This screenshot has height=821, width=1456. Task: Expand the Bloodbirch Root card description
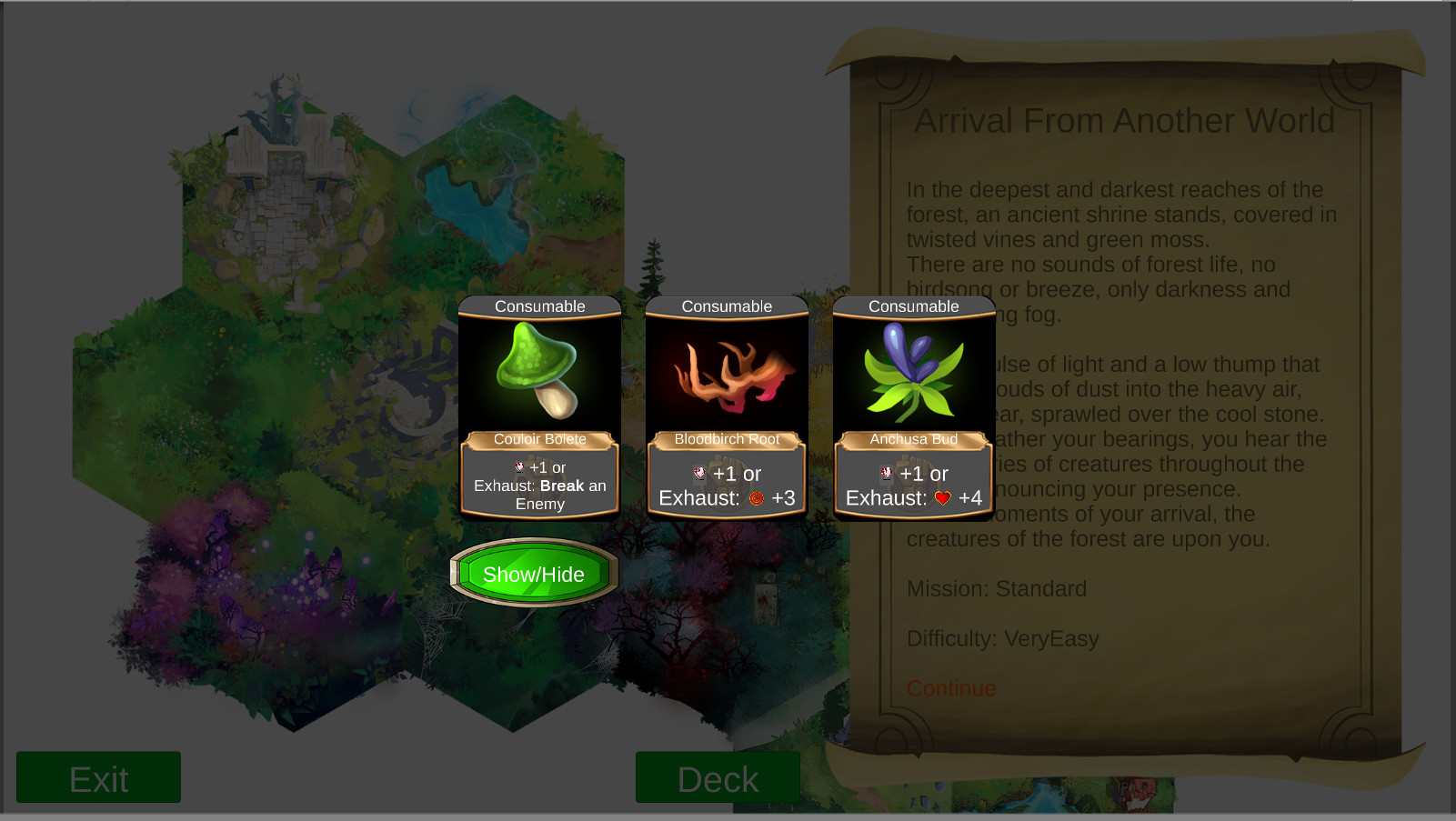(727, 439)
